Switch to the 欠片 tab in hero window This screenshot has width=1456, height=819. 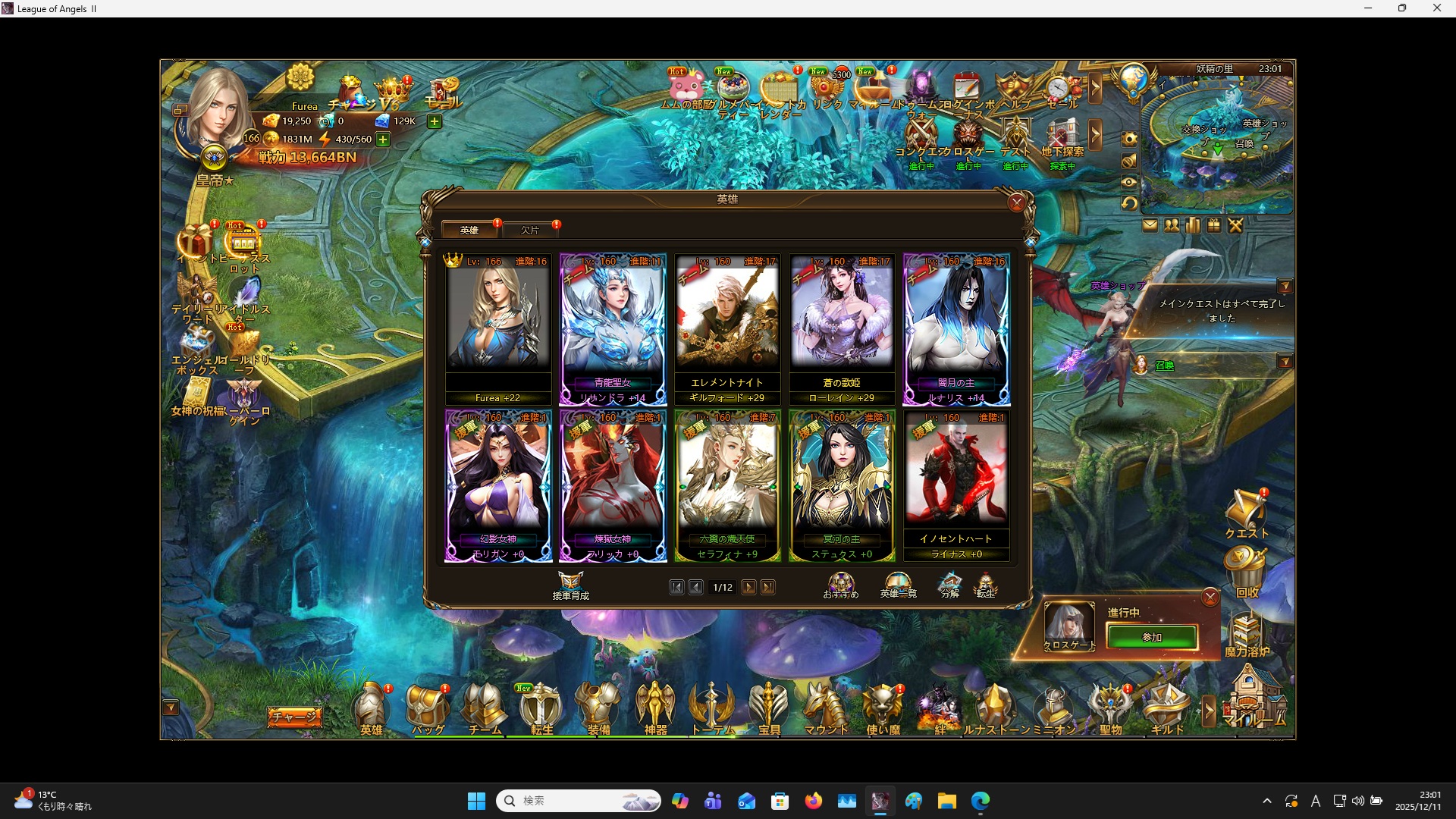[532, 229]
